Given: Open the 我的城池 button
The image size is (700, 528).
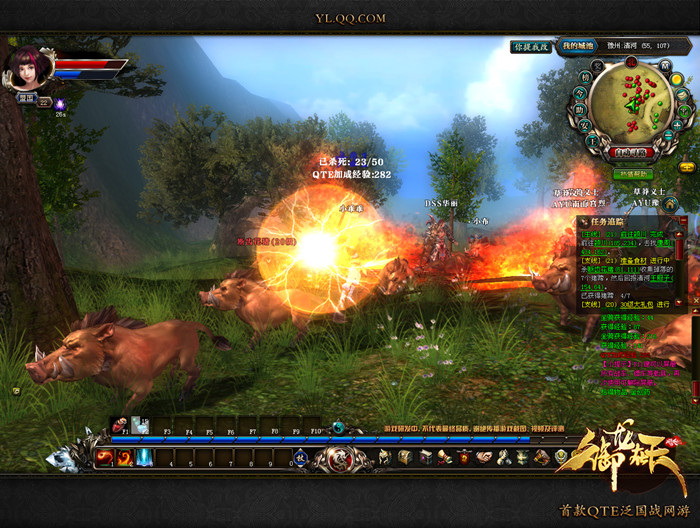Looking at the screenshot, I should coord(578,47).
